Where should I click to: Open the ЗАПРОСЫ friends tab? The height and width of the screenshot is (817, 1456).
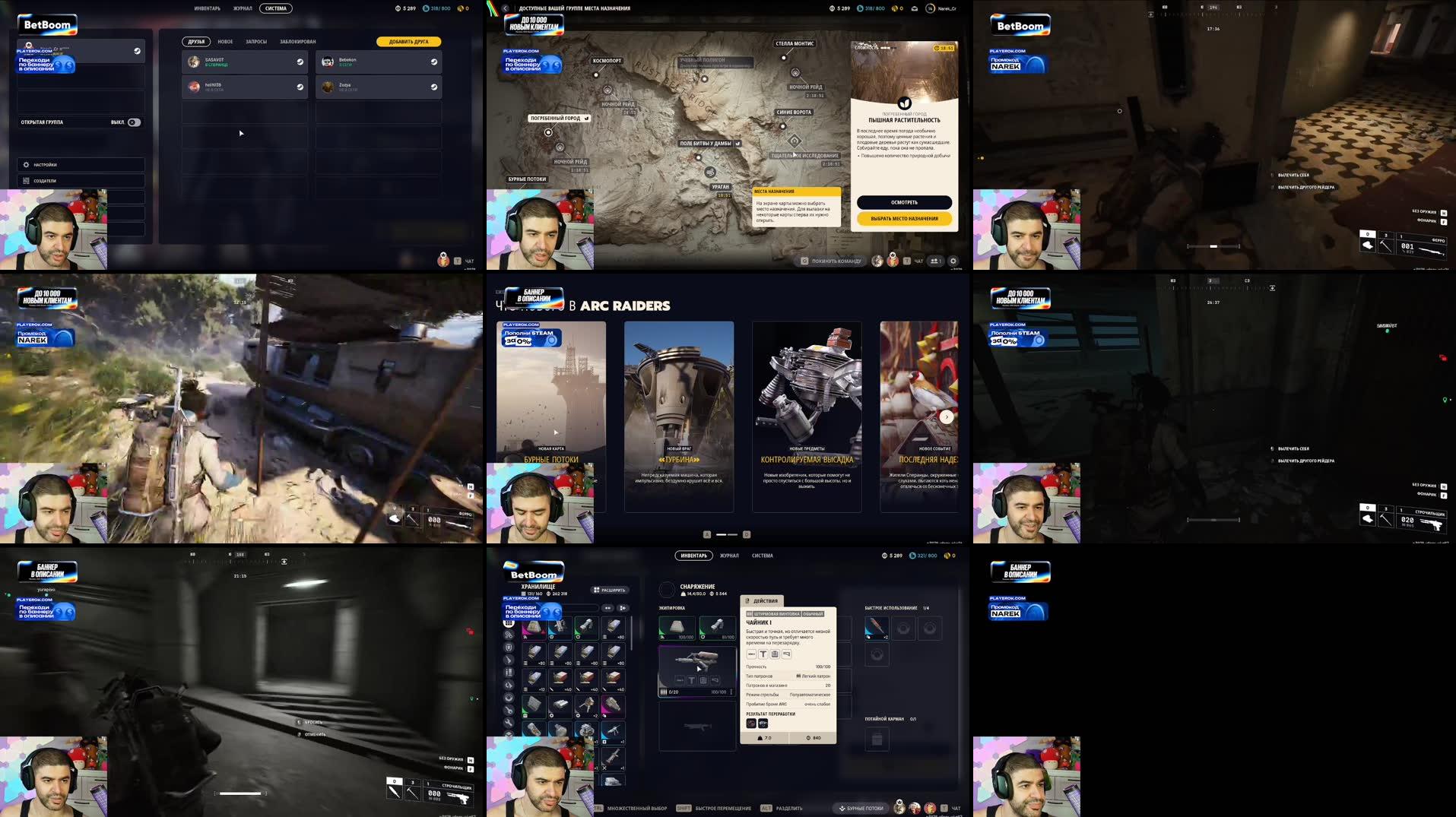coord(256,41)
